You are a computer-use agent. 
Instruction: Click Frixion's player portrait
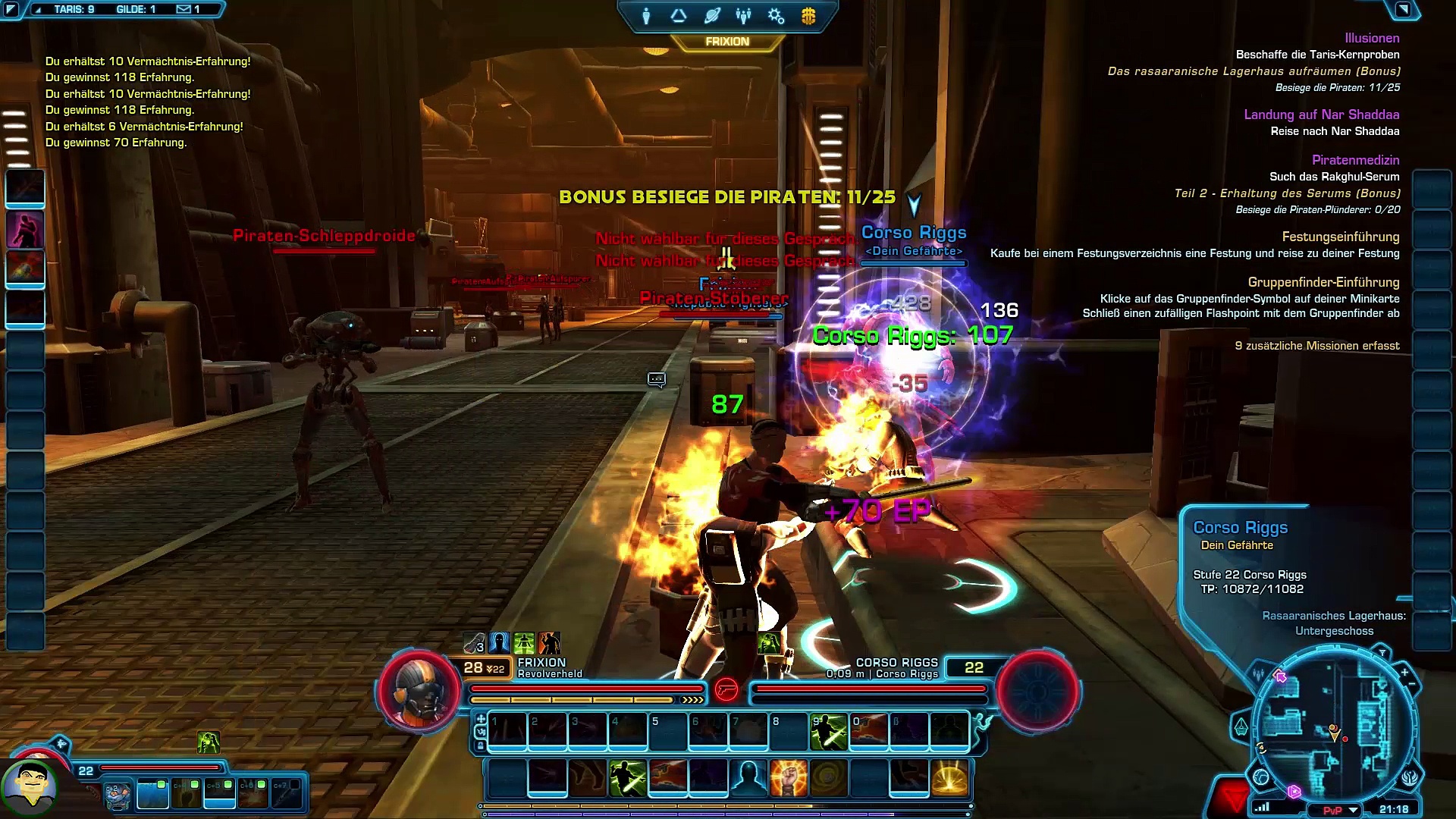click(x=419, y=691)
